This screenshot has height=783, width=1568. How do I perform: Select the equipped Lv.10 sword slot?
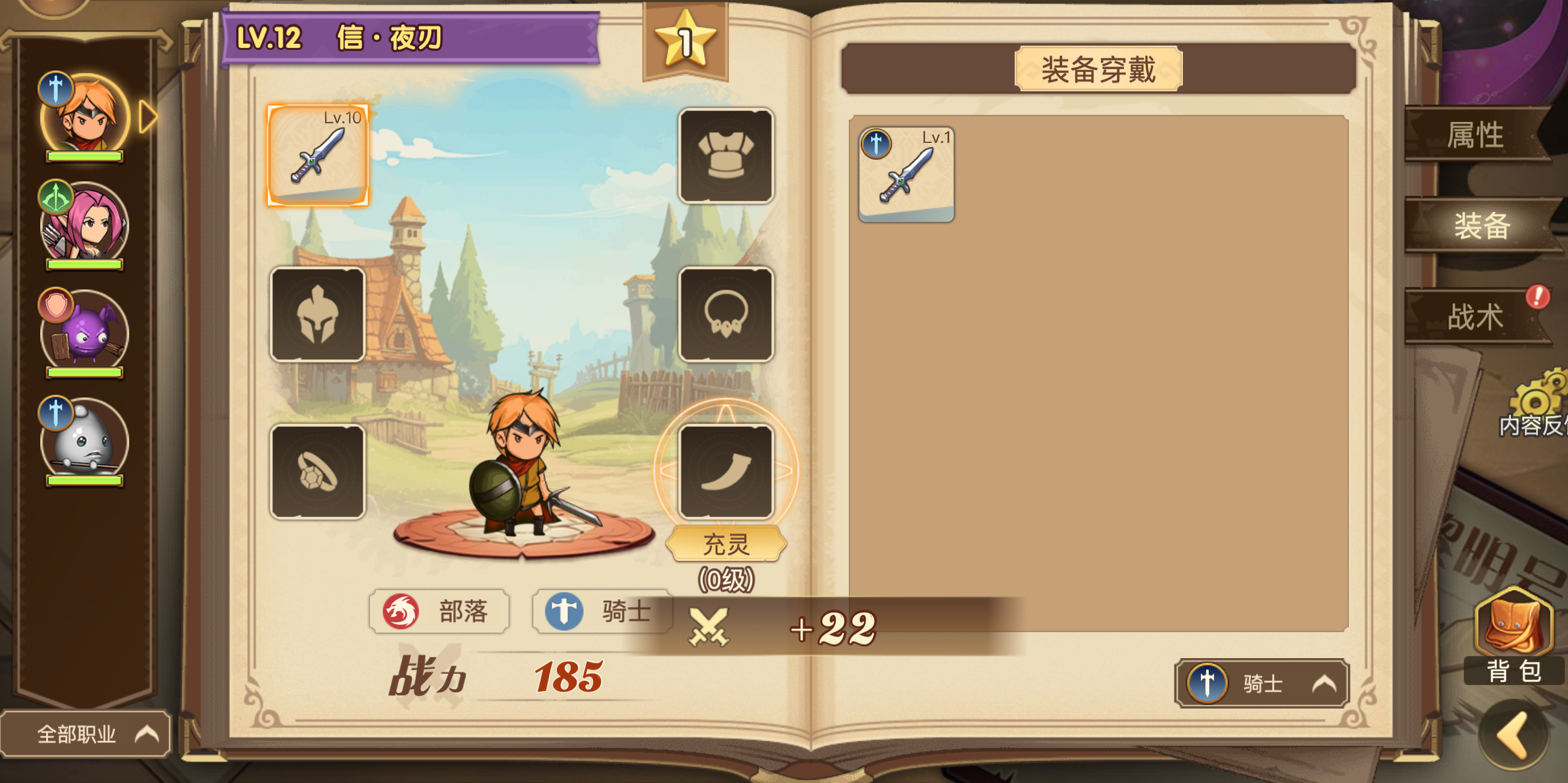[x=318, y=157]
